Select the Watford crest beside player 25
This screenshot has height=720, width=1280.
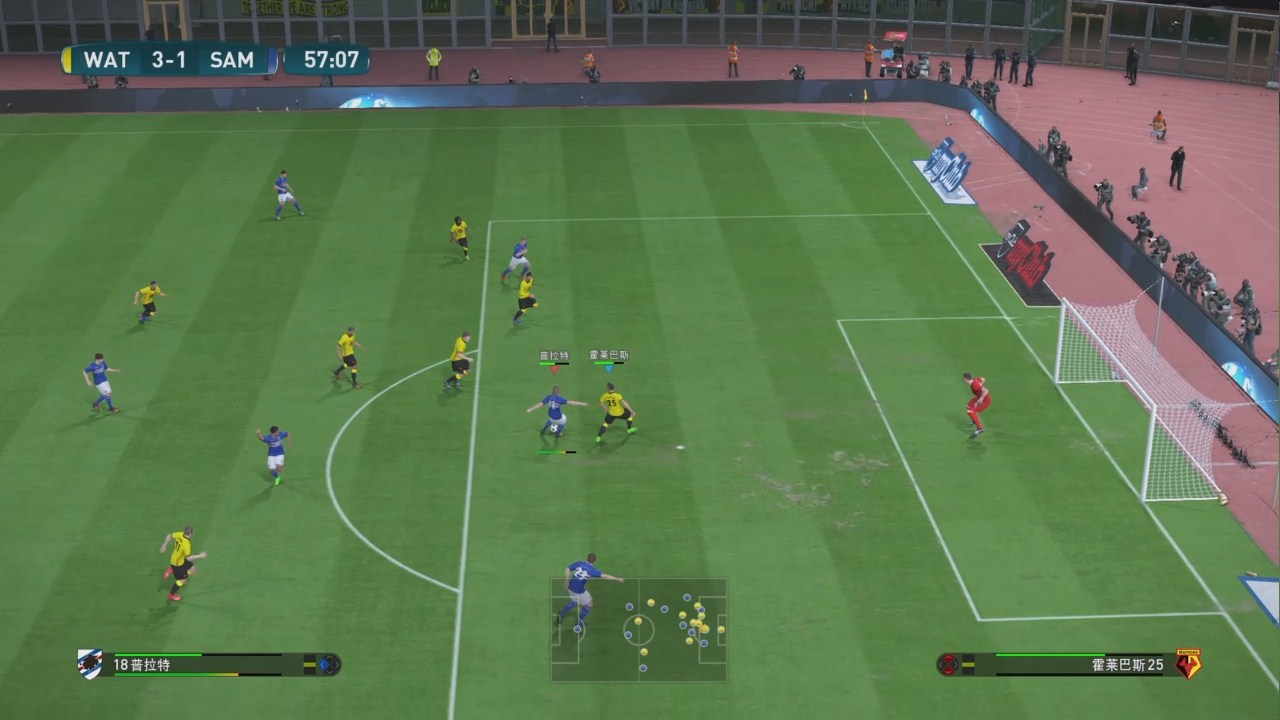1188,664
